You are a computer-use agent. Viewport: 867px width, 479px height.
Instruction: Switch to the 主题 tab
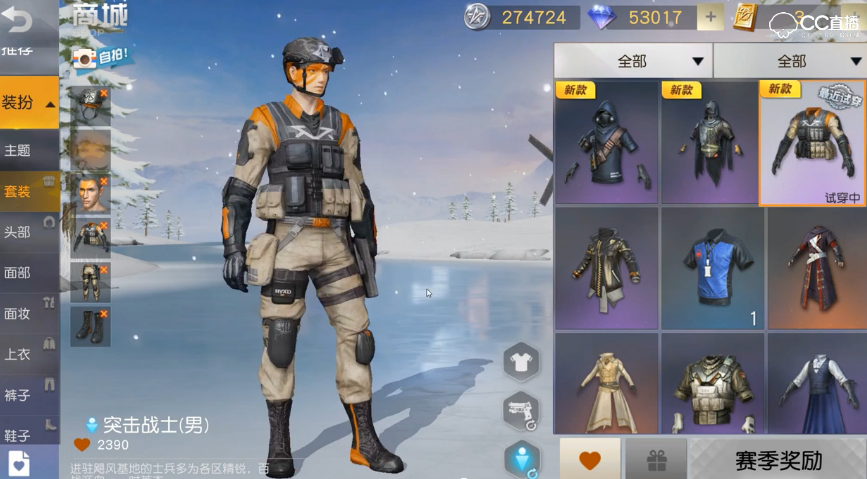click(x=18, y=150)
